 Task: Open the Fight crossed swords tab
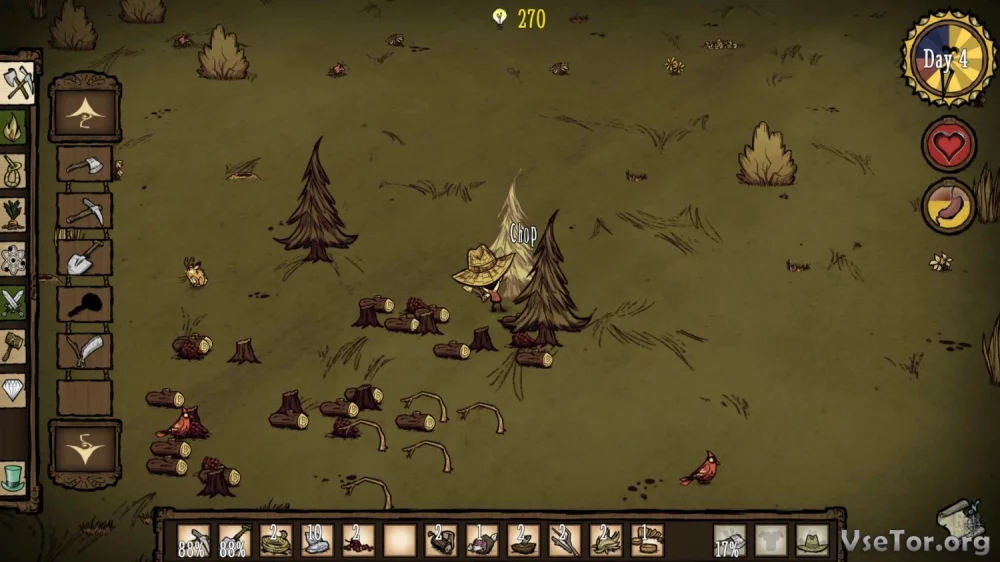(x=13, y=302)
